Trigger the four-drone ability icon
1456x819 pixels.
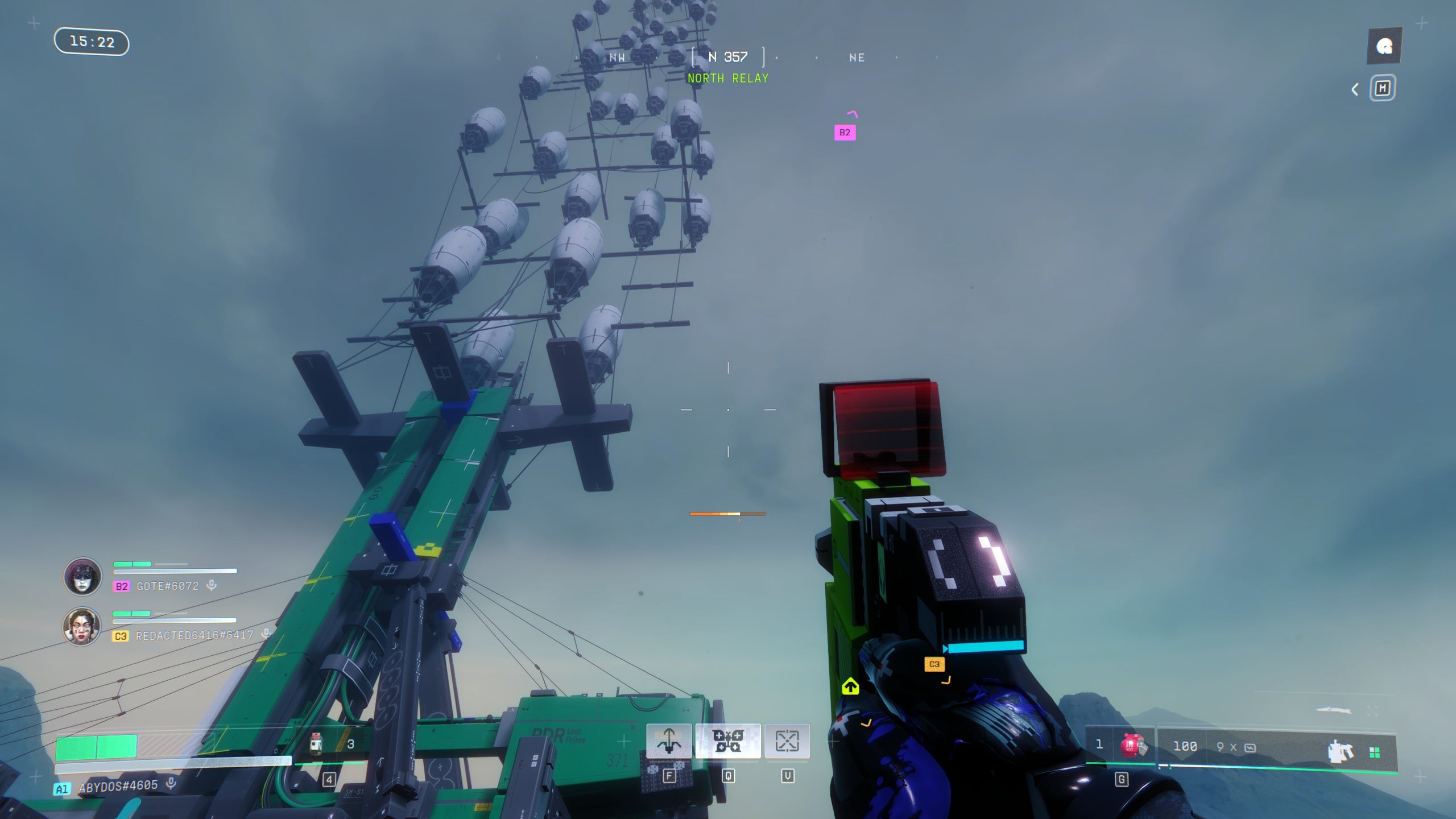(x=728, y=741)
